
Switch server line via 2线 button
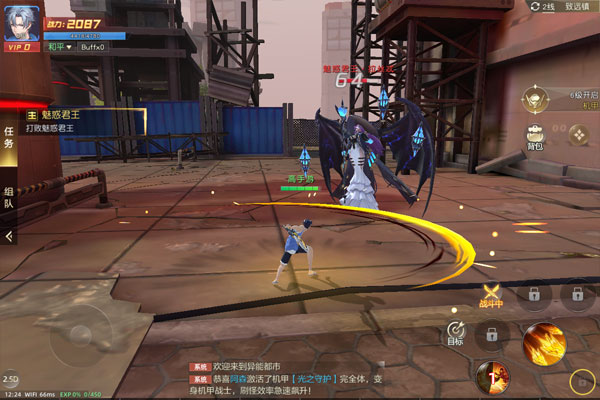[542, 6]
